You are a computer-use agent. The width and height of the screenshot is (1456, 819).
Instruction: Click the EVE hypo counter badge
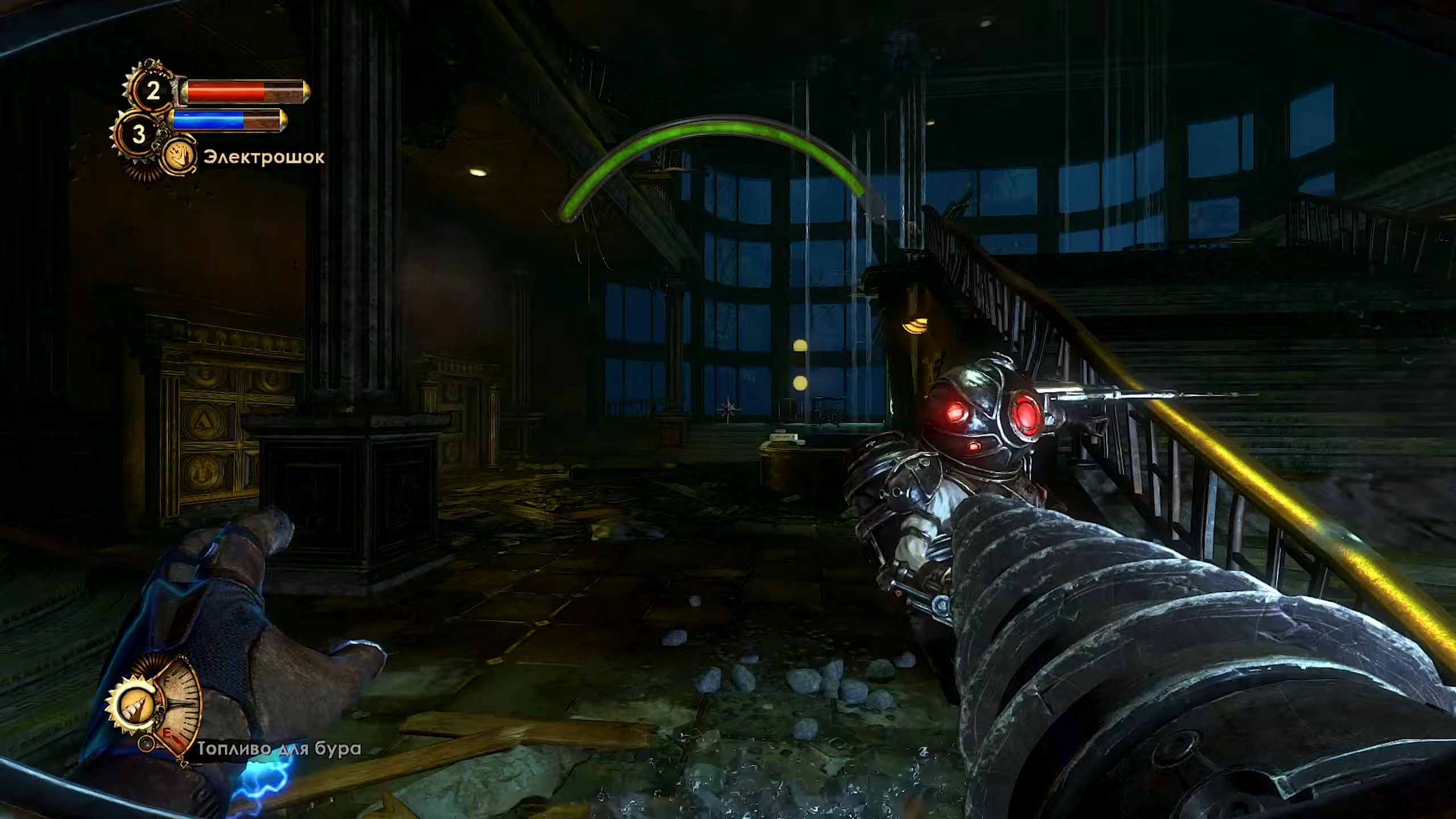pyautogui.click(x=138, y=134)
